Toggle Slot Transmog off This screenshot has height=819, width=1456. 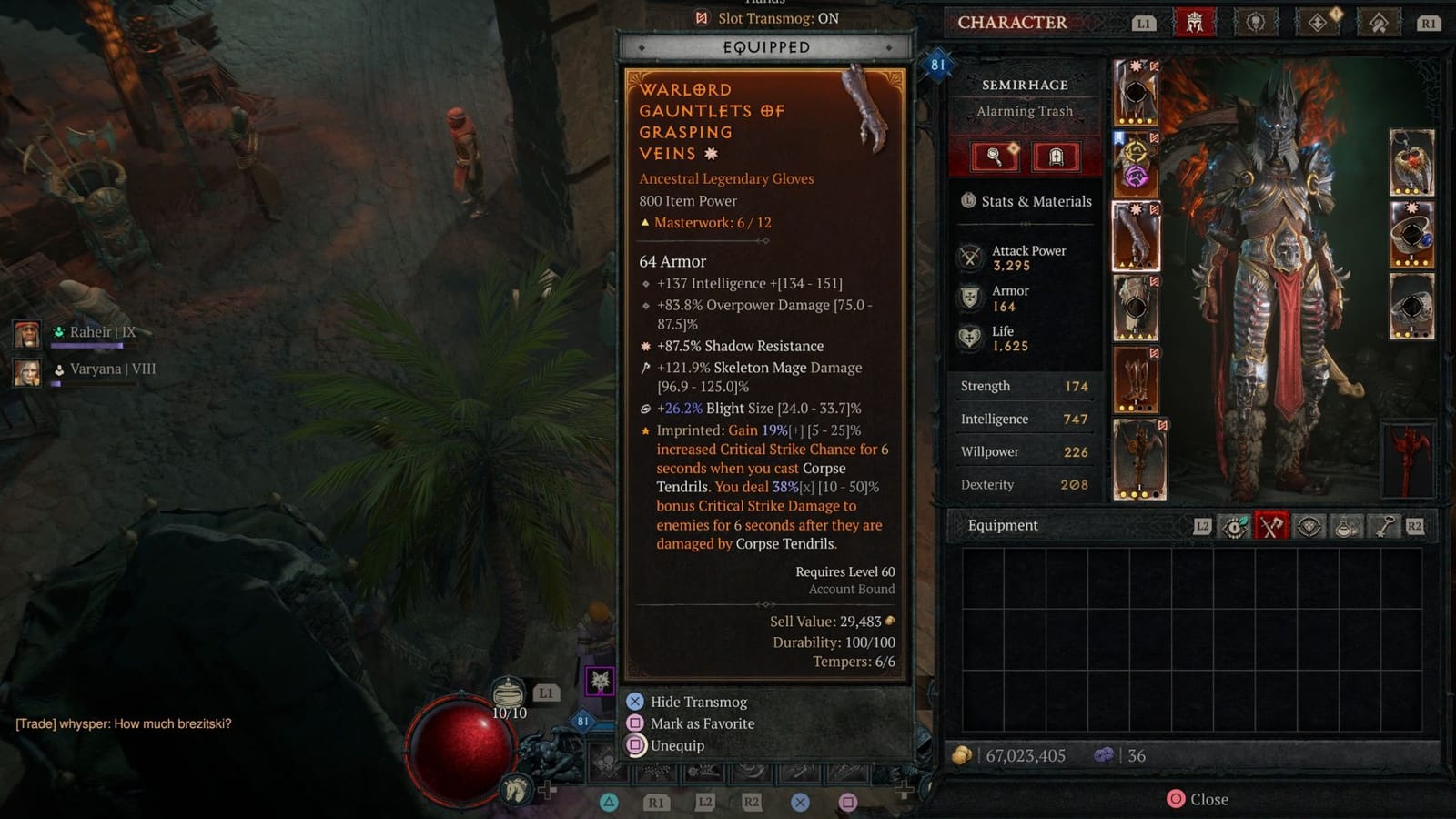coord(767,18)
